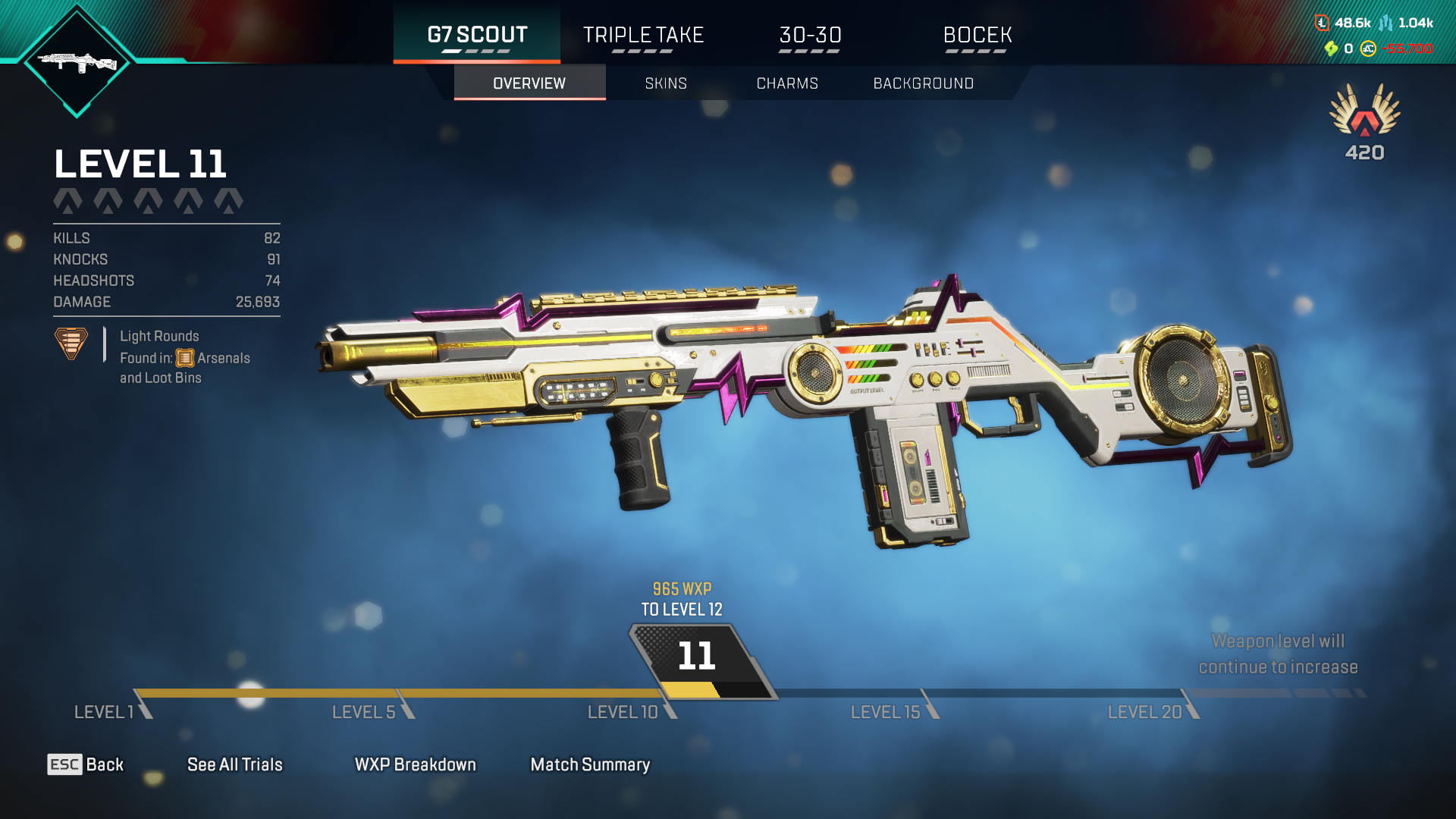1456x819 pixels.
Task: Select the Level 5 milestone on track
Action: (365, 712)
